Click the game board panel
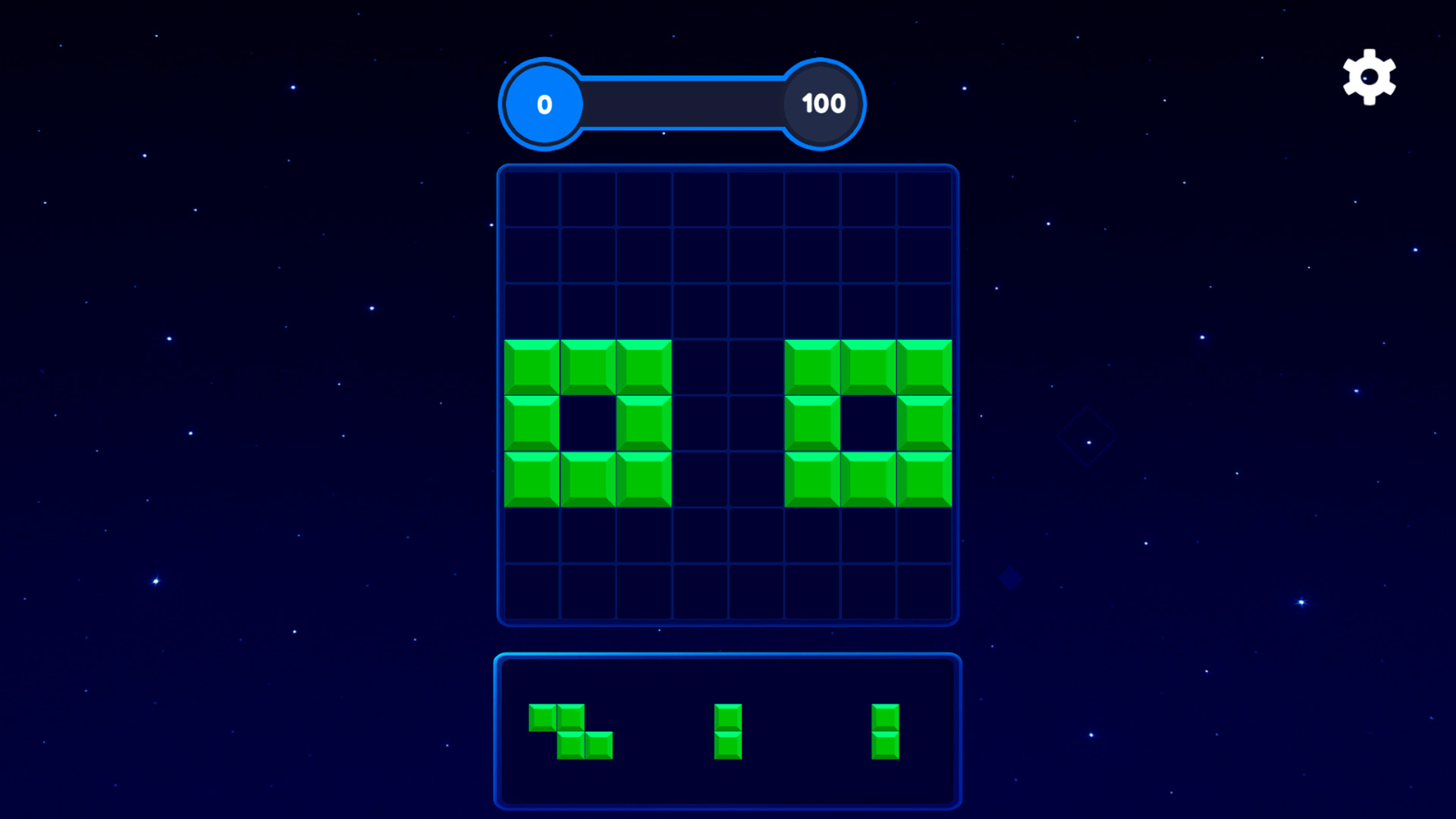 click(728, 394)
